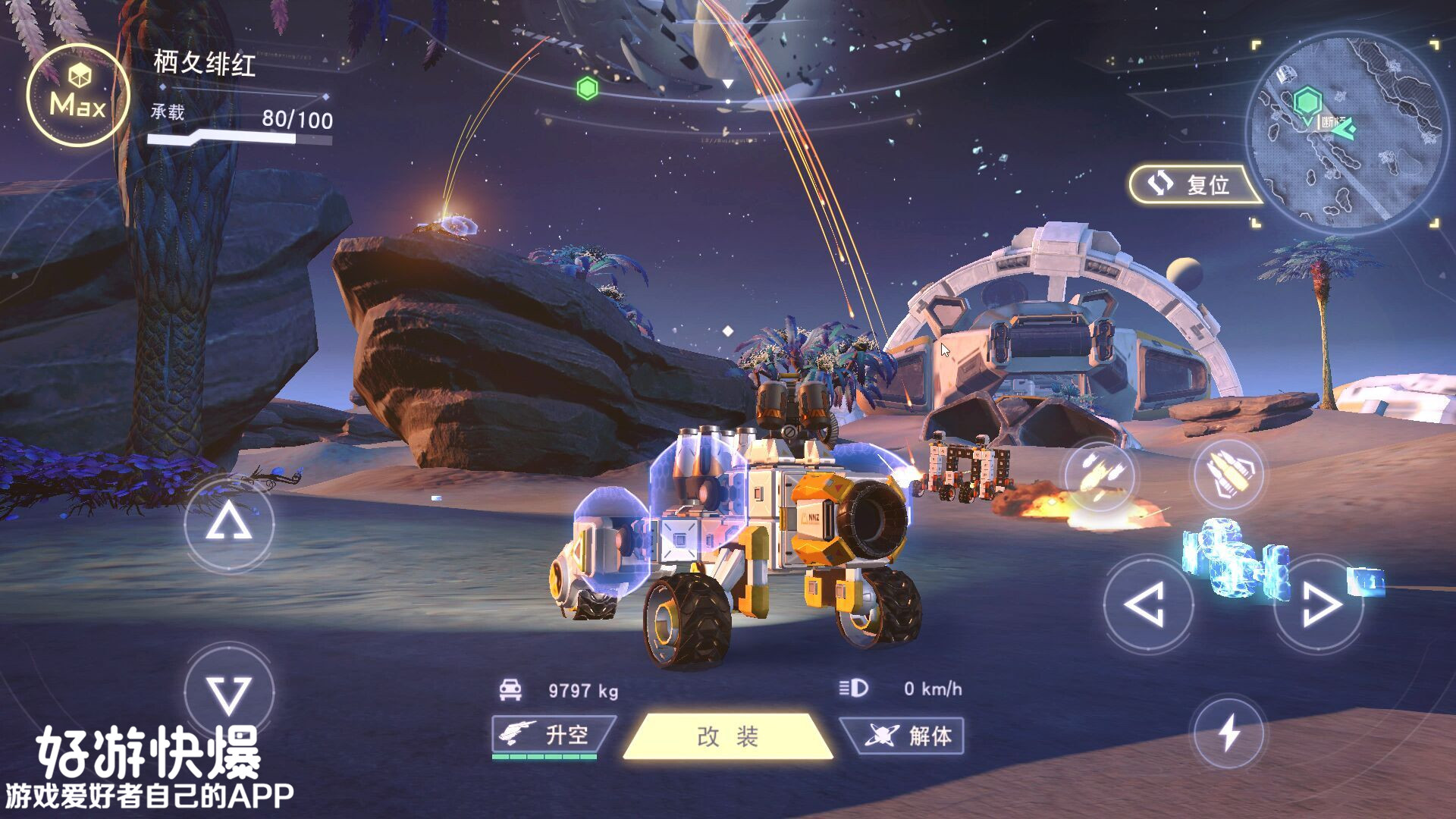Viewport: 1456px width, 819px height.
Task: Toggle the headlight icon
Action: [854, 688]
